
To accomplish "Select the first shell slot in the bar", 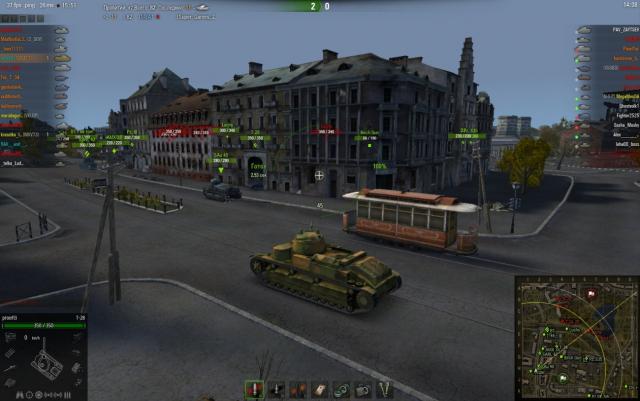I will 254,389.
